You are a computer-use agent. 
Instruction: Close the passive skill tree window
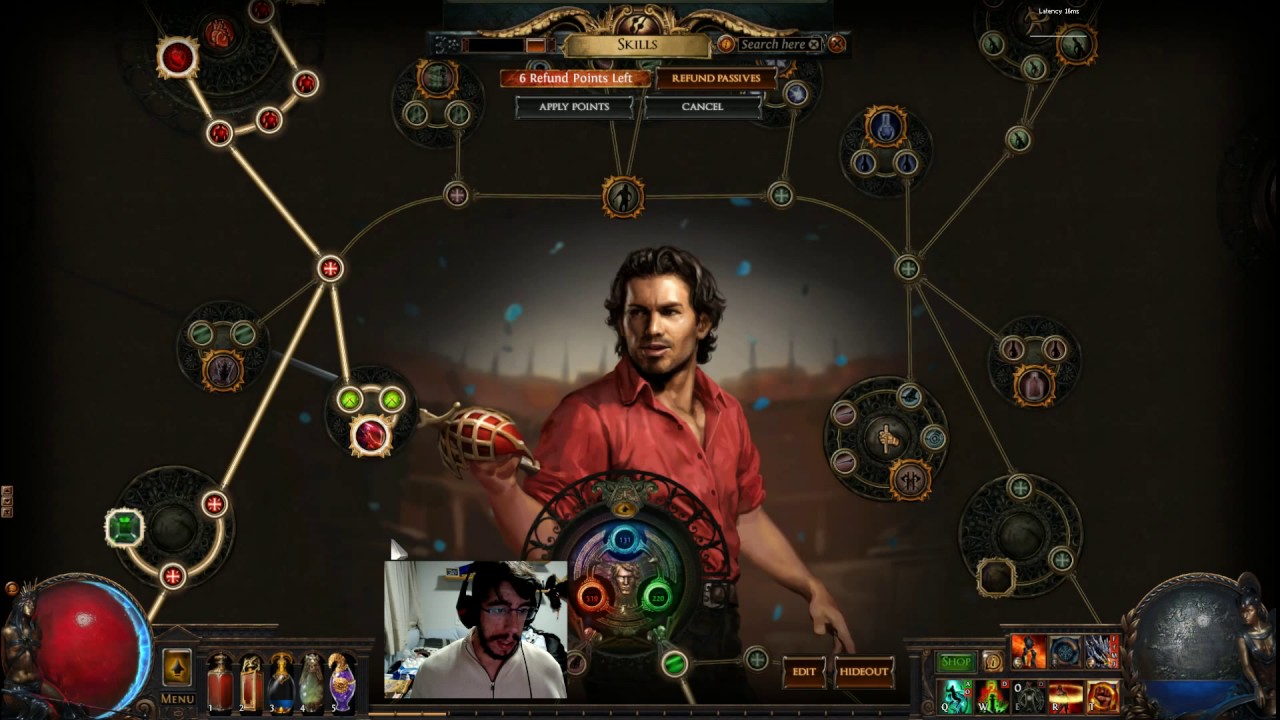pos(837,44)
